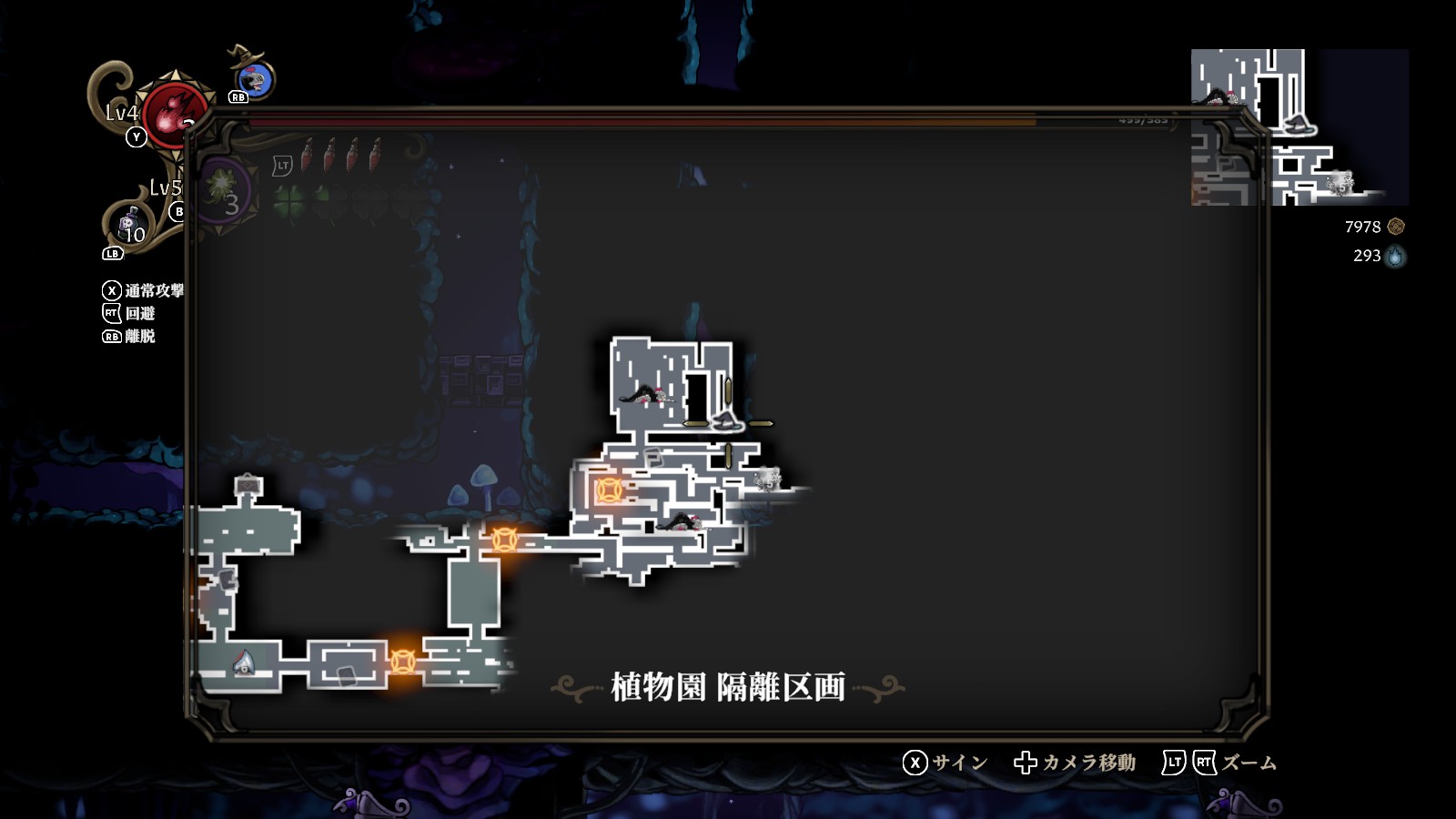This screenshot has height=819, width=1456.
Task: Click the white gear cluster map marker
Action: pos(767,478)
